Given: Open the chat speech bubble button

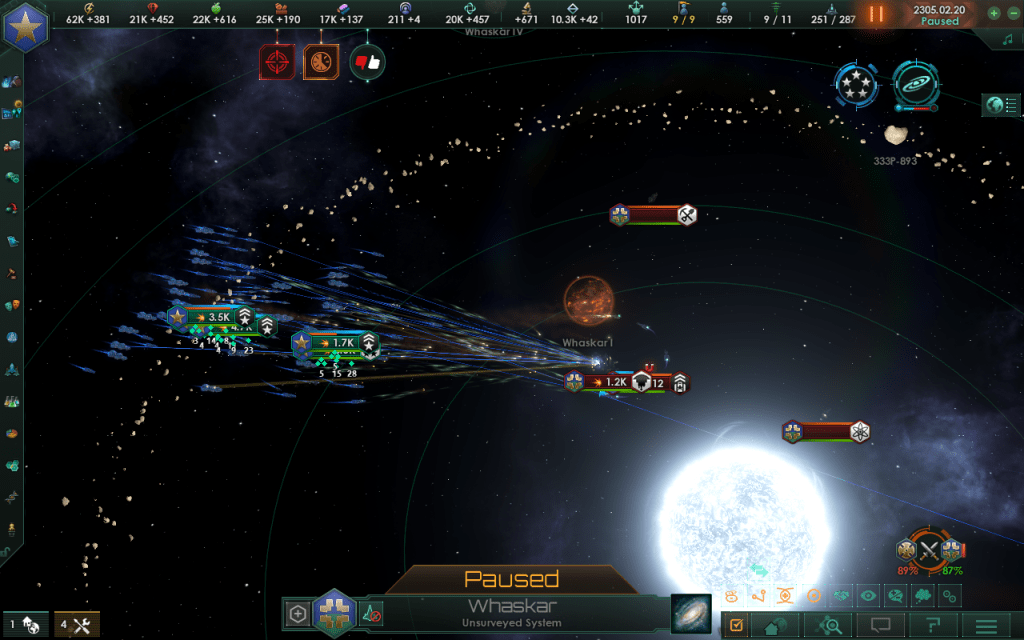Looking at the screenshot, I should click(880, 626).
